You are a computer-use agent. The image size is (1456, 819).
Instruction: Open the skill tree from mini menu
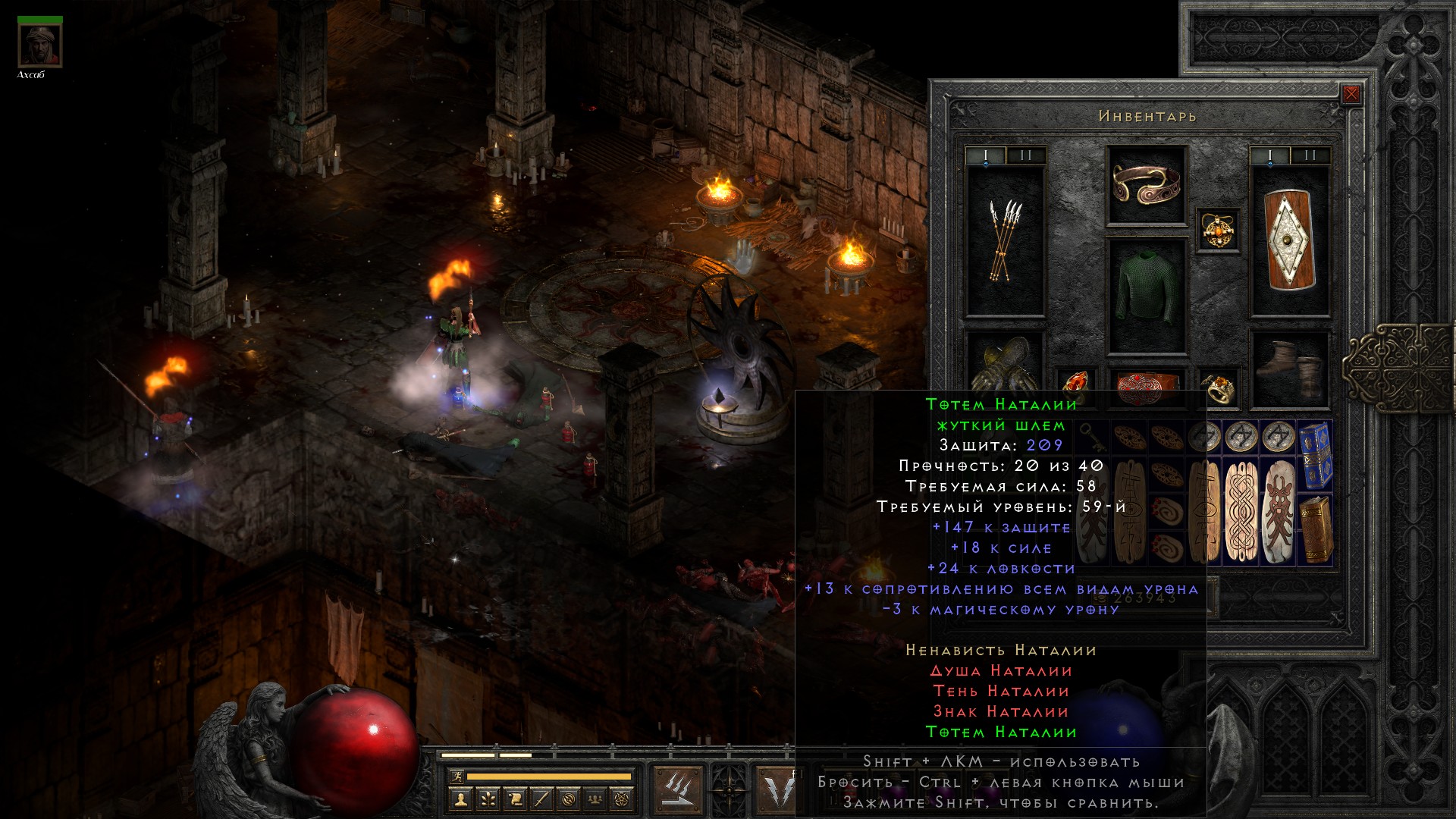487,799
